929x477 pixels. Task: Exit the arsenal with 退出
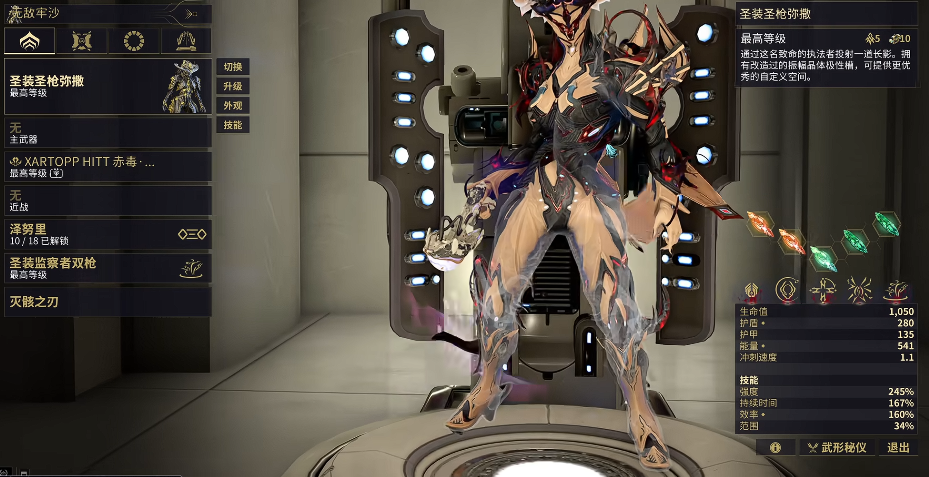pos(898,448)
